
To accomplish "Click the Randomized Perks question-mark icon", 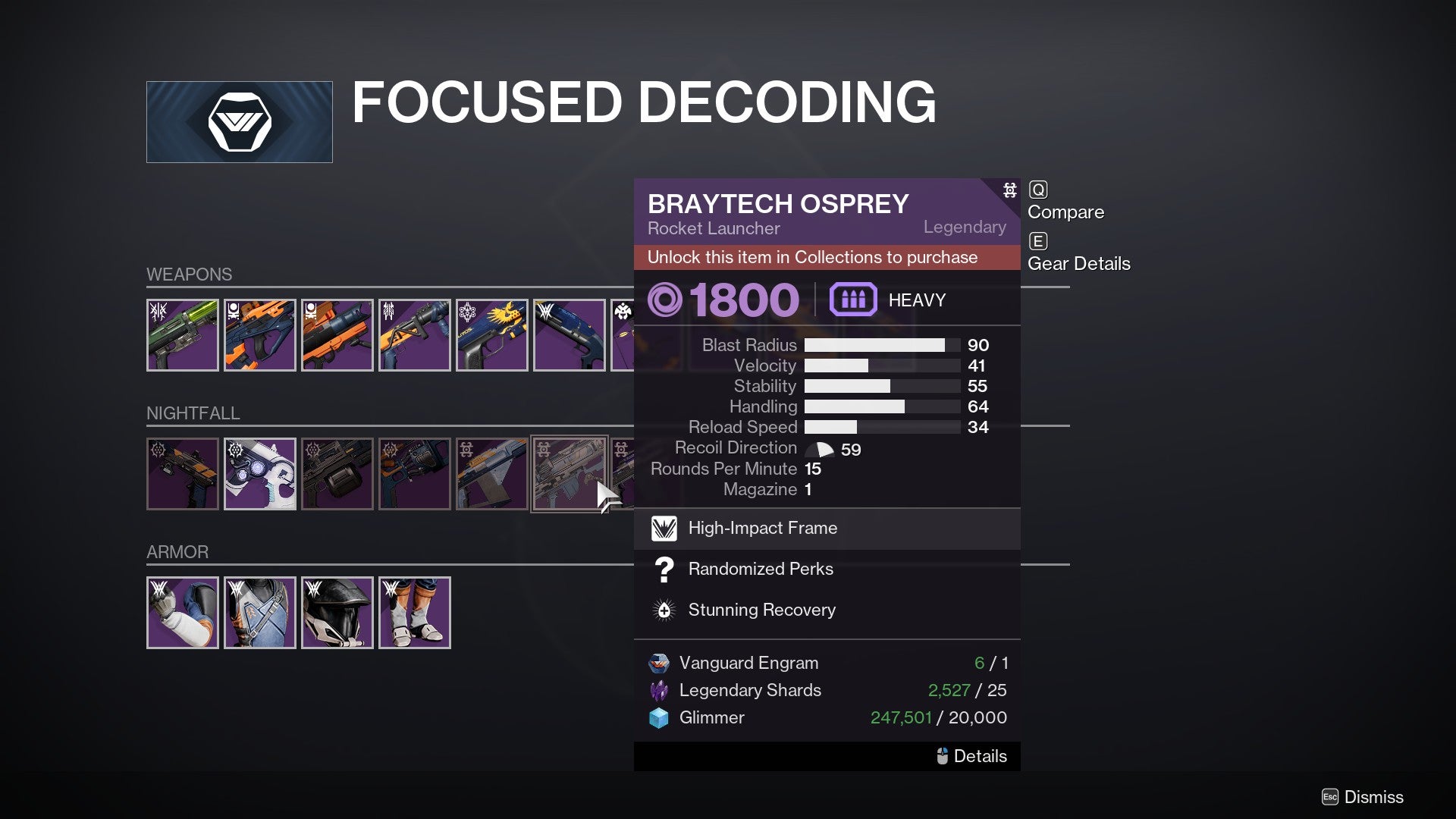I will [664, 570].
